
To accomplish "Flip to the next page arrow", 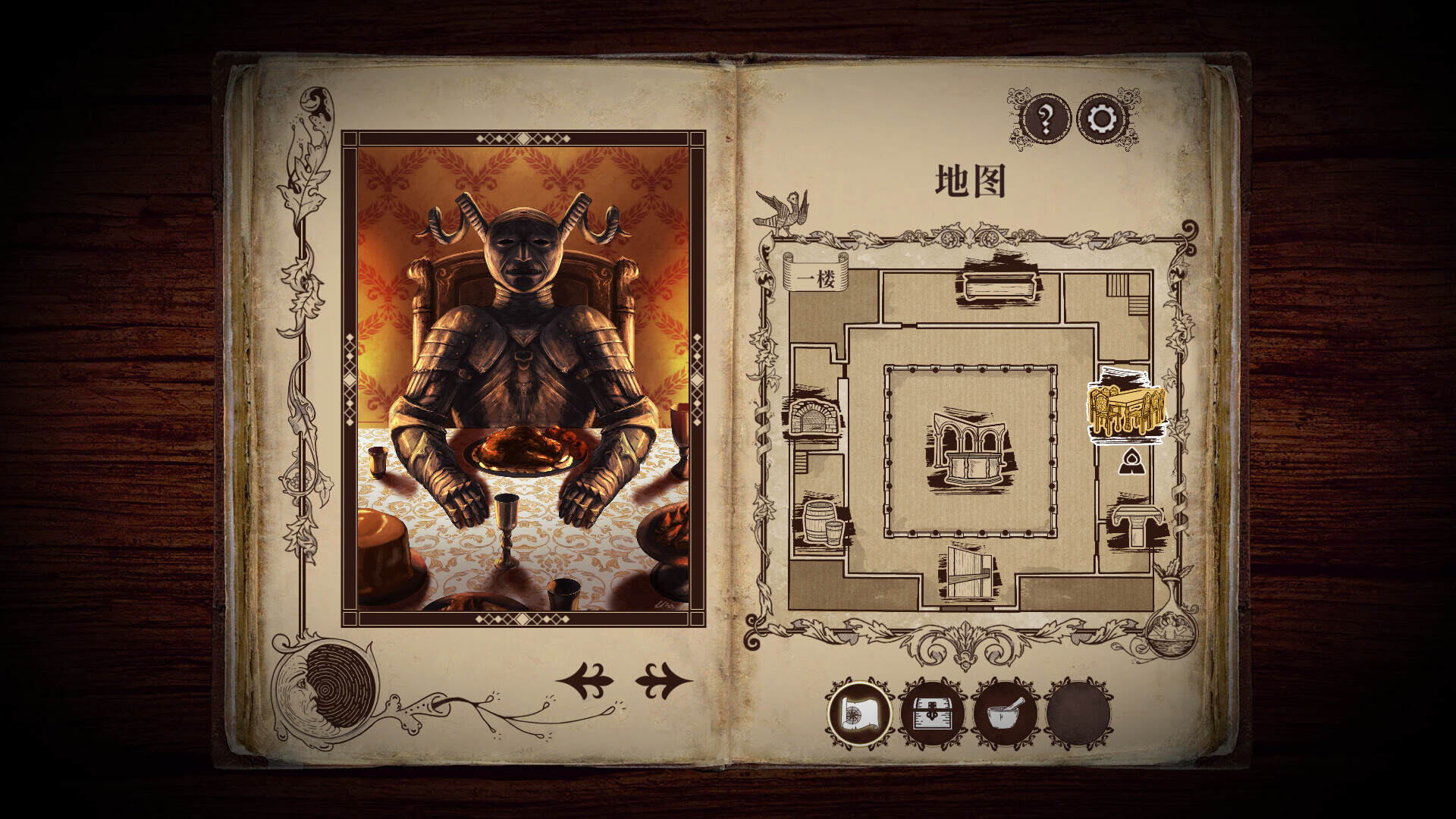I will click(663, 680).
